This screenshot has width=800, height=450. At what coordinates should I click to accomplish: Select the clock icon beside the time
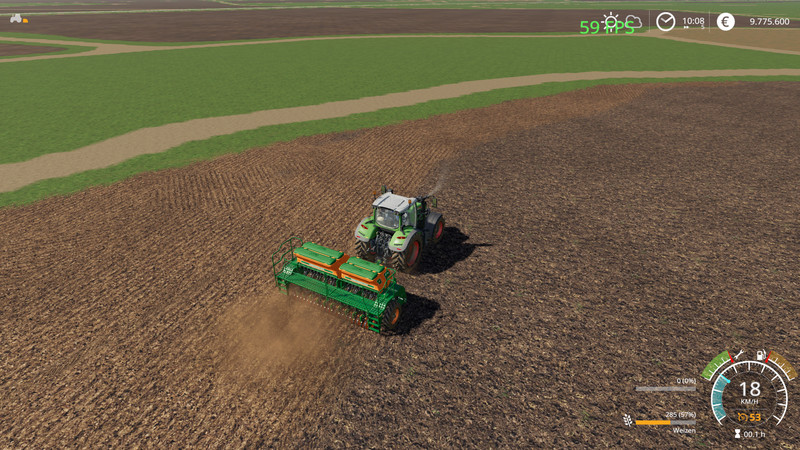pyautogui.click(x=665, y=21)
